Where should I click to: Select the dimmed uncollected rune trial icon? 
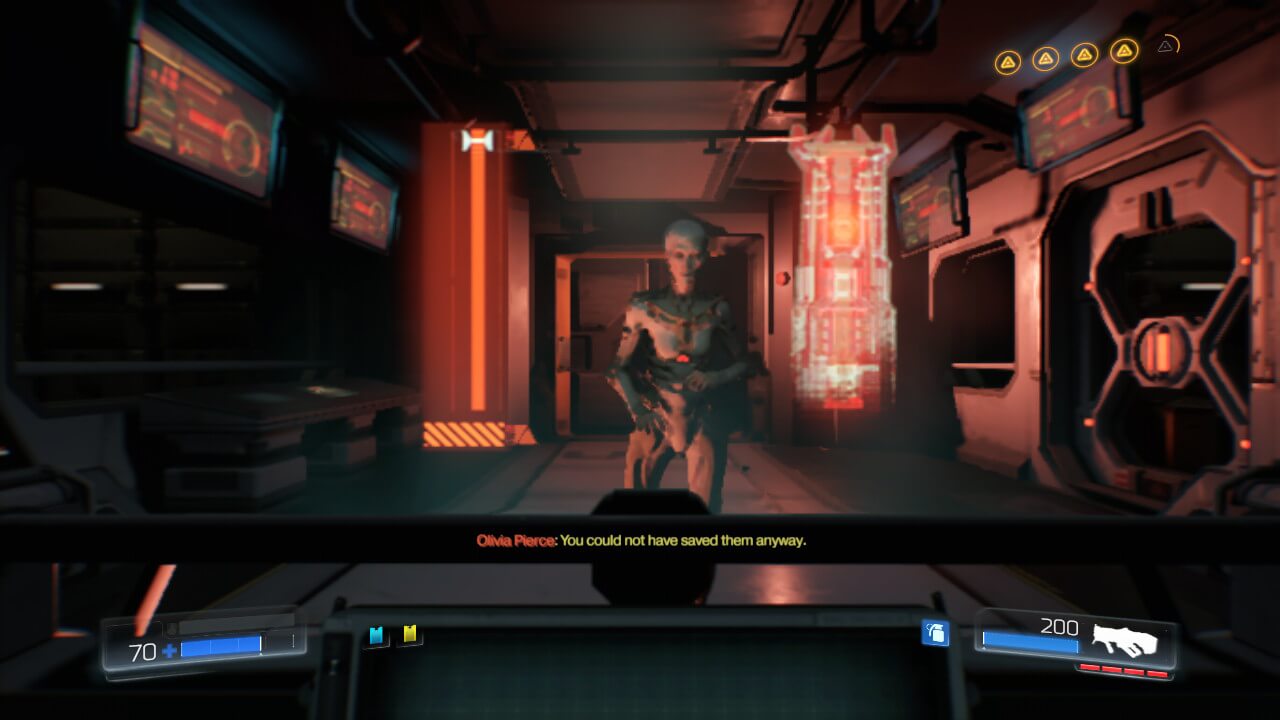tap(1166, 46)
